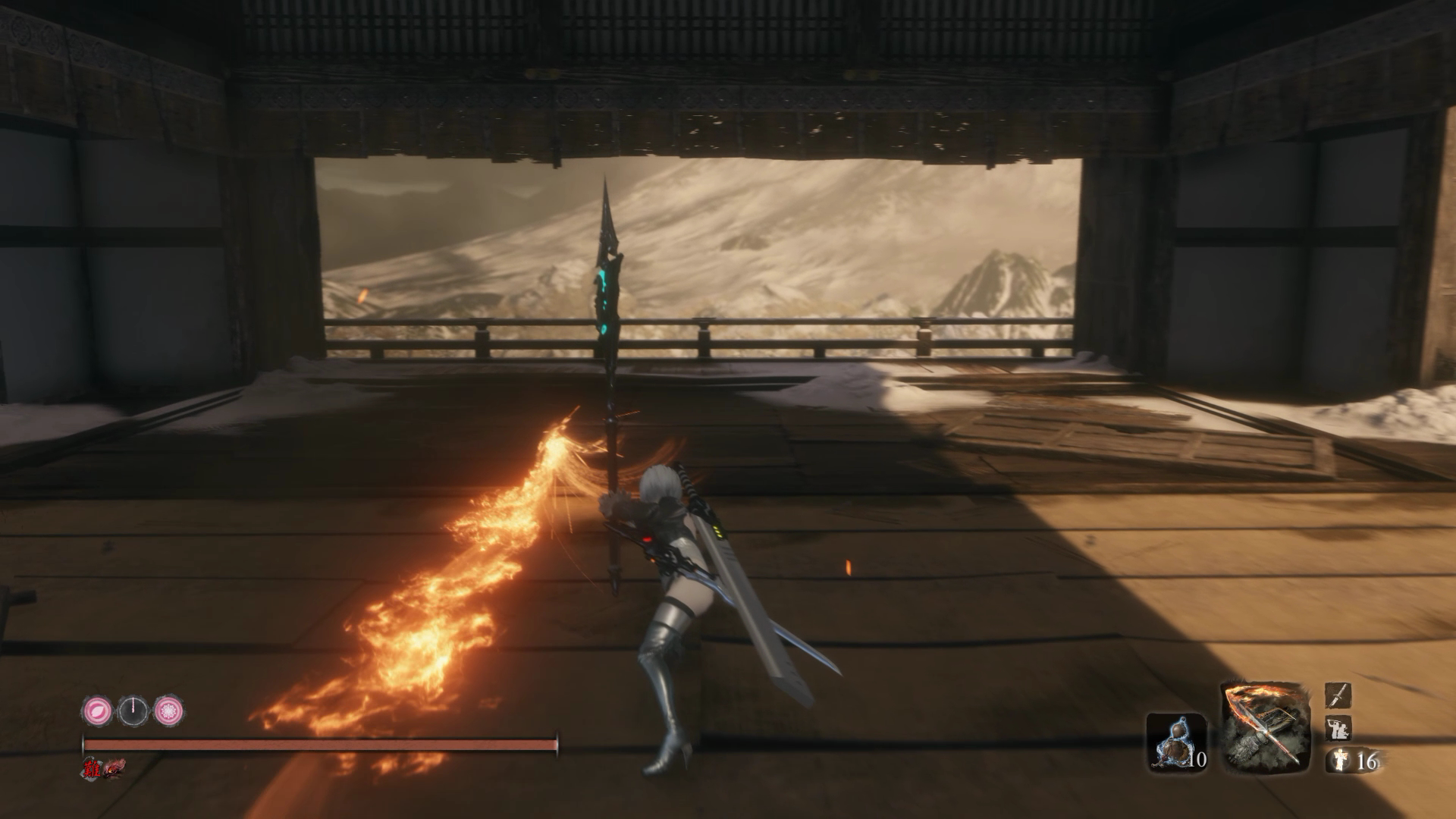Select the pink petal resurrection node
The image size is (1456, 819).
[97, 711]
